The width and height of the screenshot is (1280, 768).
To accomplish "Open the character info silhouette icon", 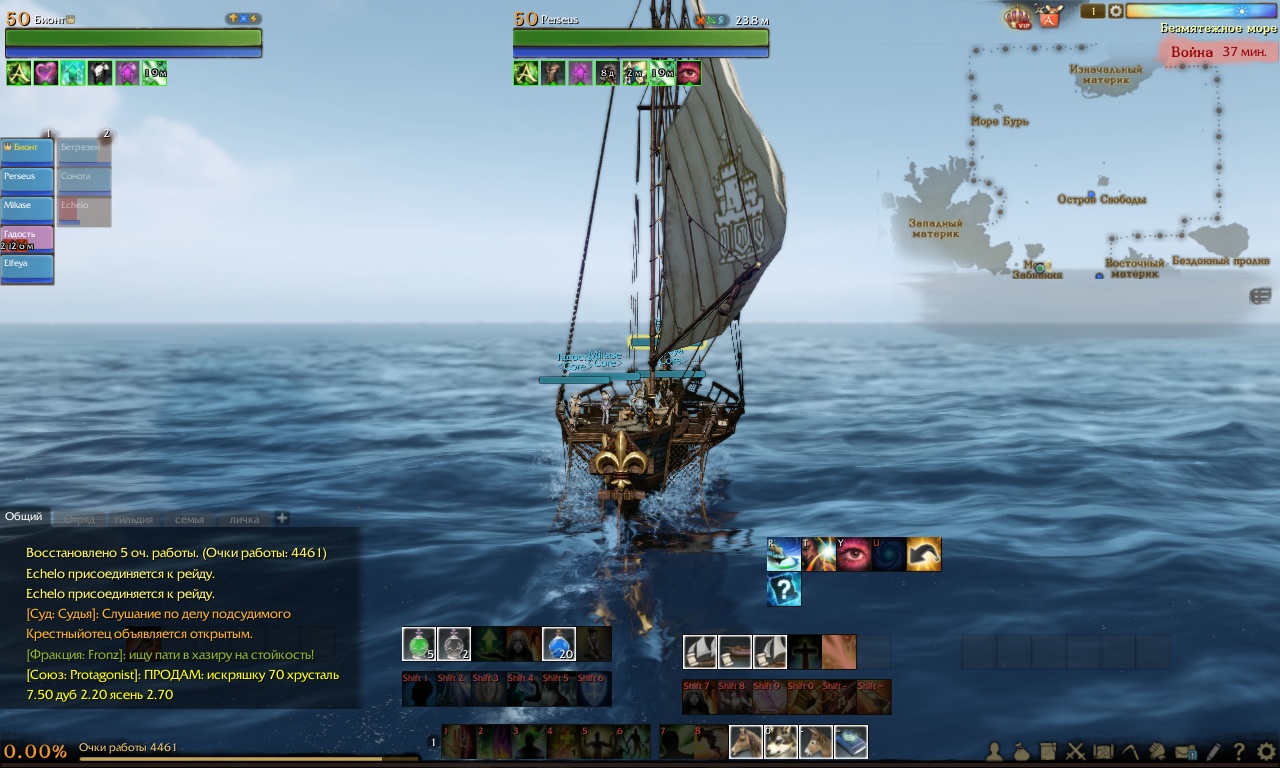I will pos(995,752).
